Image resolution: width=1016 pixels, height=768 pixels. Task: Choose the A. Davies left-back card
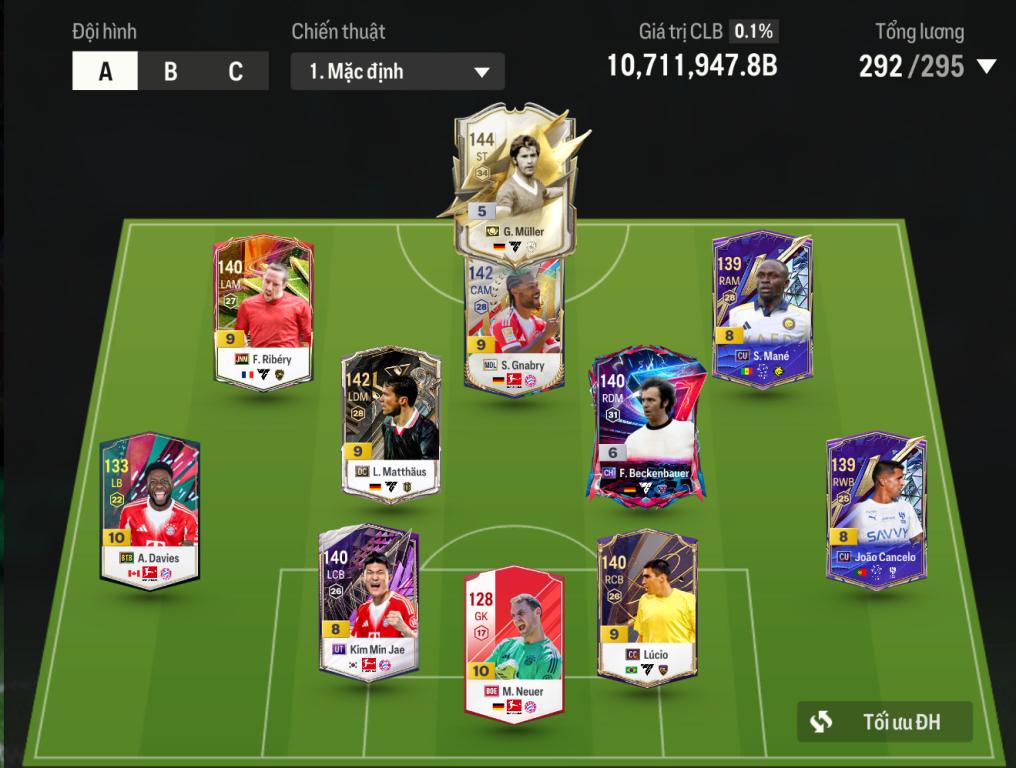(x=150, y=508)
